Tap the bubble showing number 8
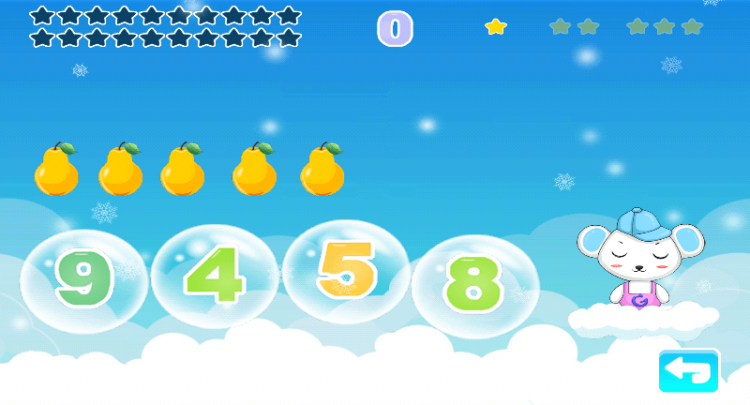 (474, 284)
